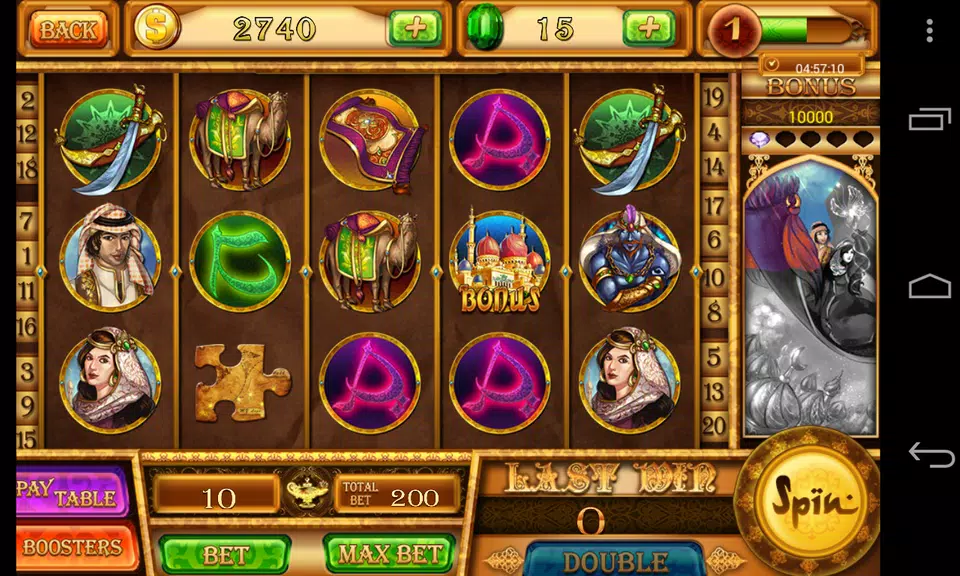Screen dimensions: 960x576
Task: Tap the Android home button
Action: (929, 288)
